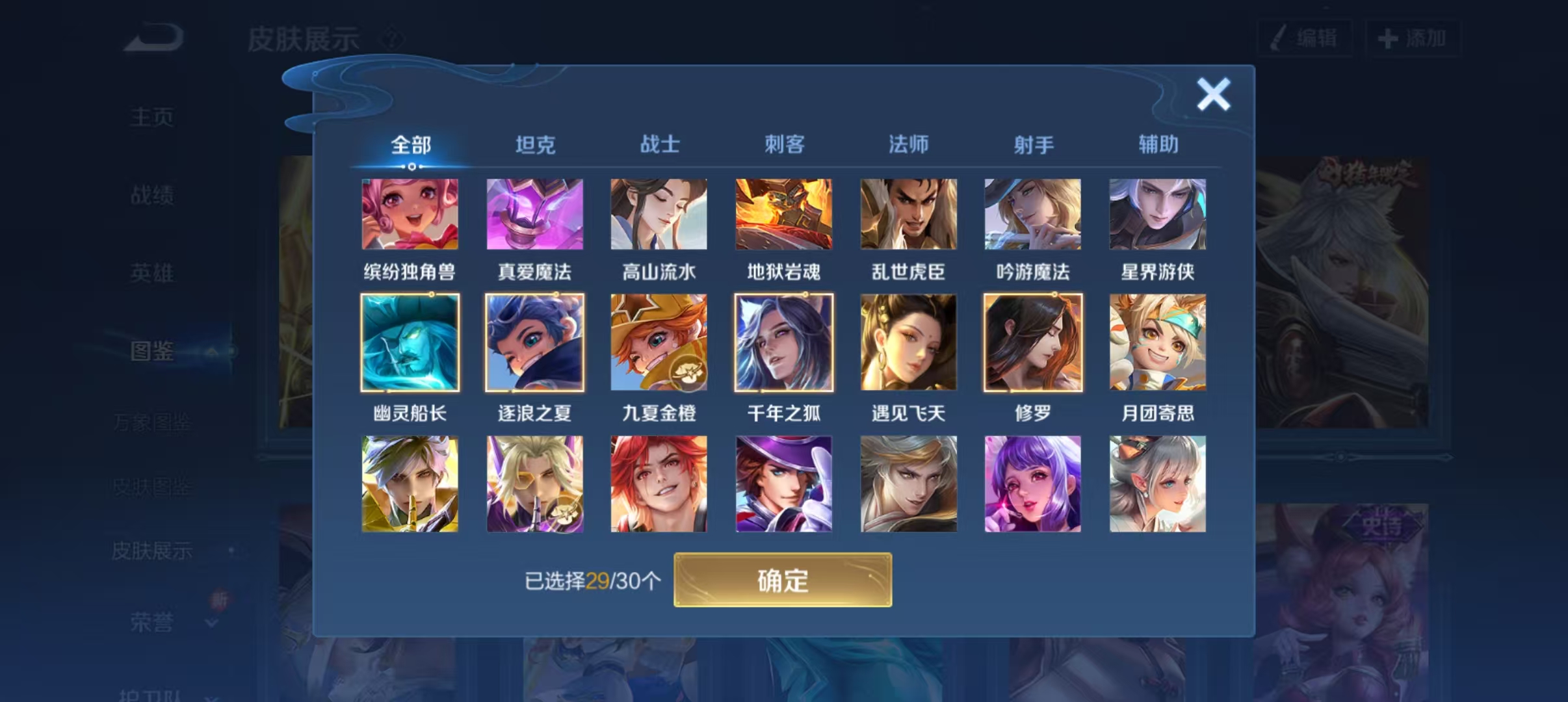This screenshot has width=1568, height=702.
Task: Open the 坦克 category tab
Action: 534,144
